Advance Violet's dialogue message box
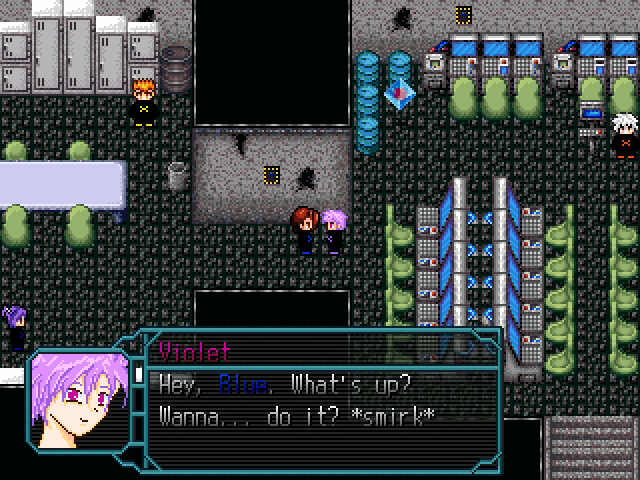 point(322,399)
